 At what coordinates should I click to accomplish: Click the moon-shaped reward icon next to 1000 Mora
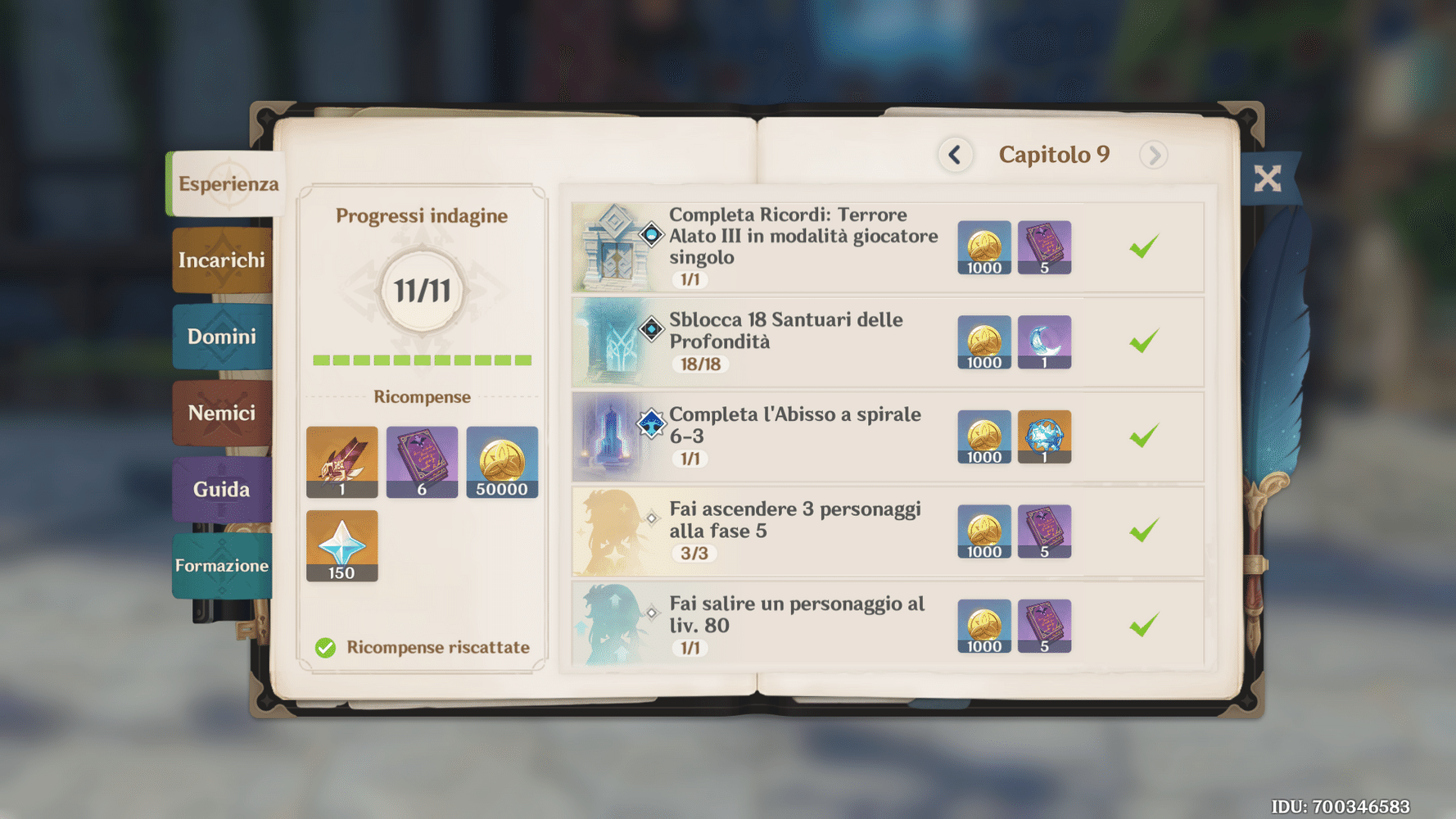[x=1045, y=342]
